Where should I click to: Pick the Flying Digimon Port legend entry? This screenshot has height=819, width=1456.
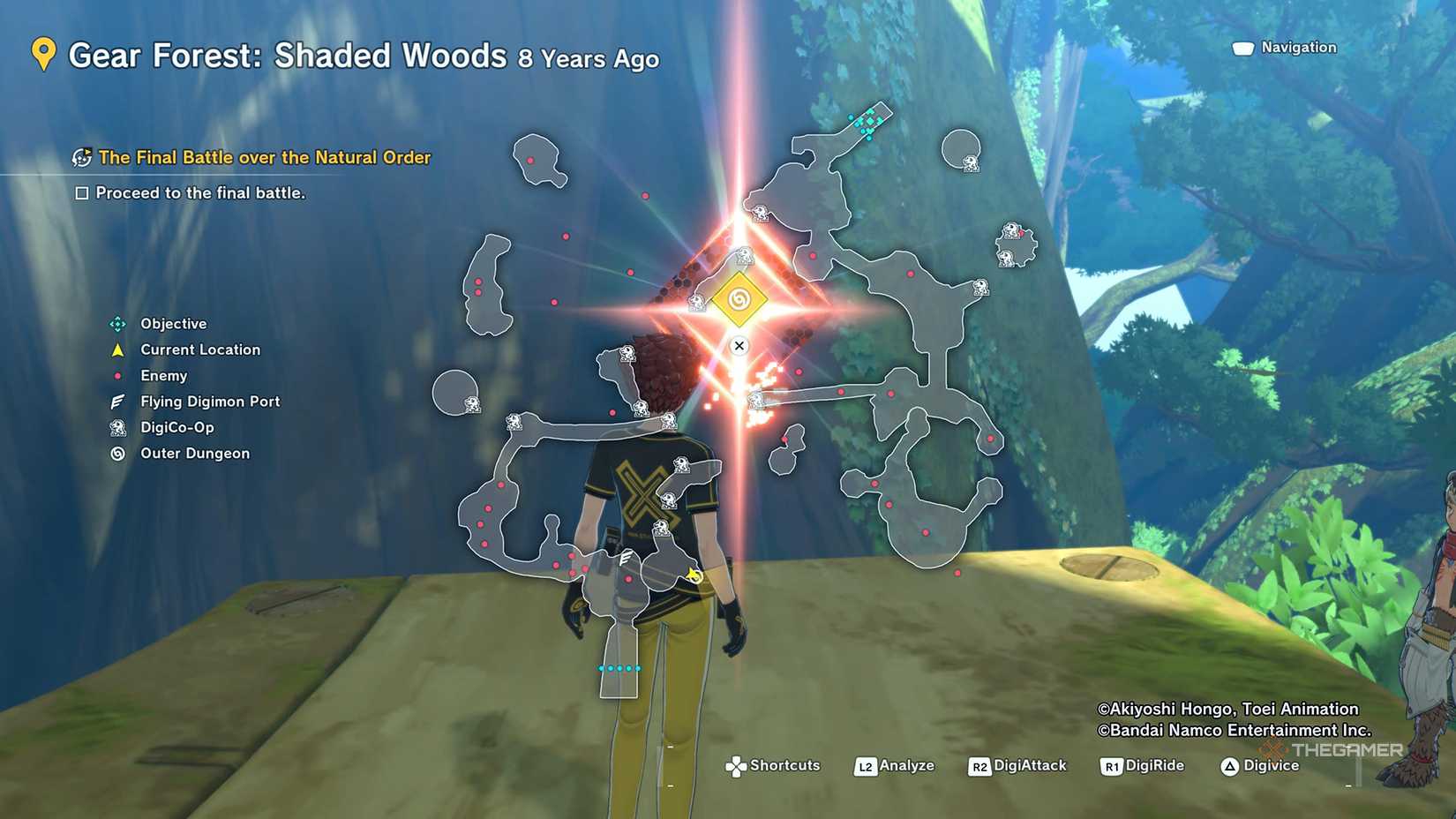click(x=209, y=402)
